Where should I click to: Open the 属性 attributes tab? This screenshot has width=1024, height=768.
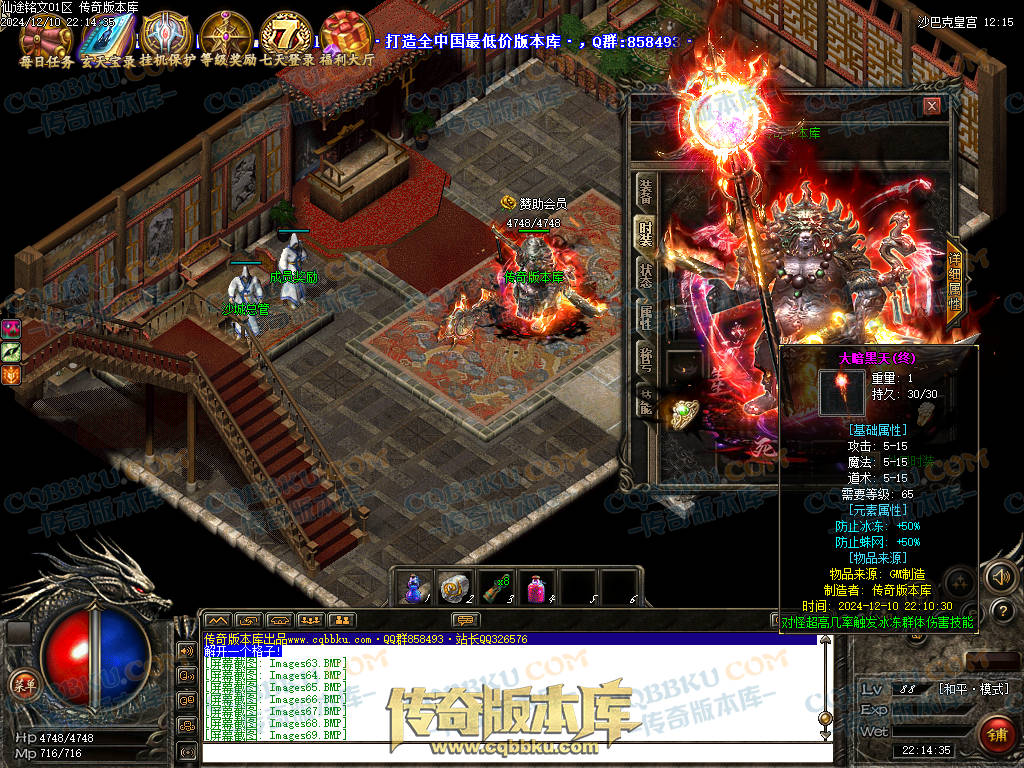[646, 317]
